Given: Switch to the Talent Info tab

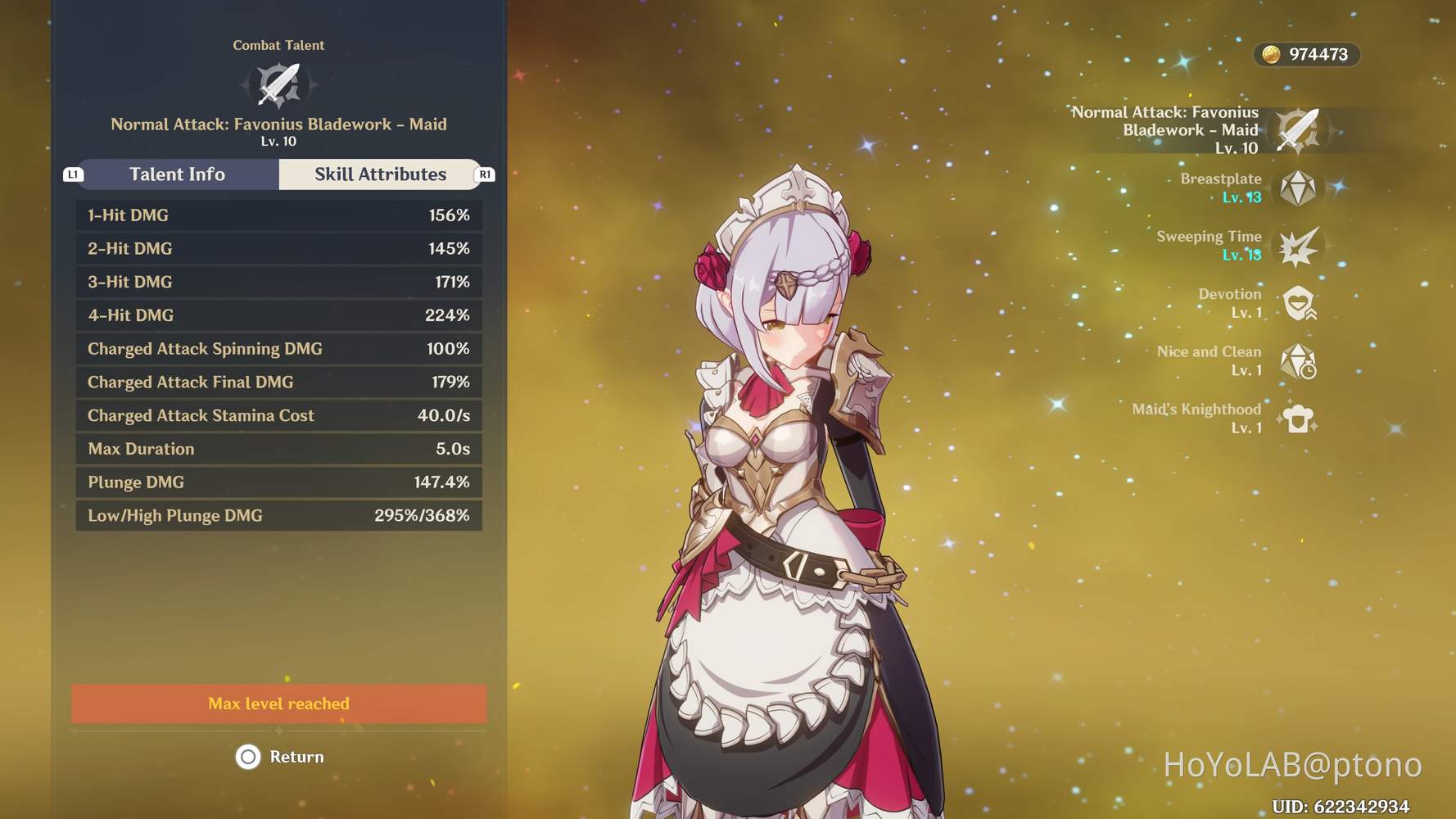Looking at the screenshot, I should 177,174.
